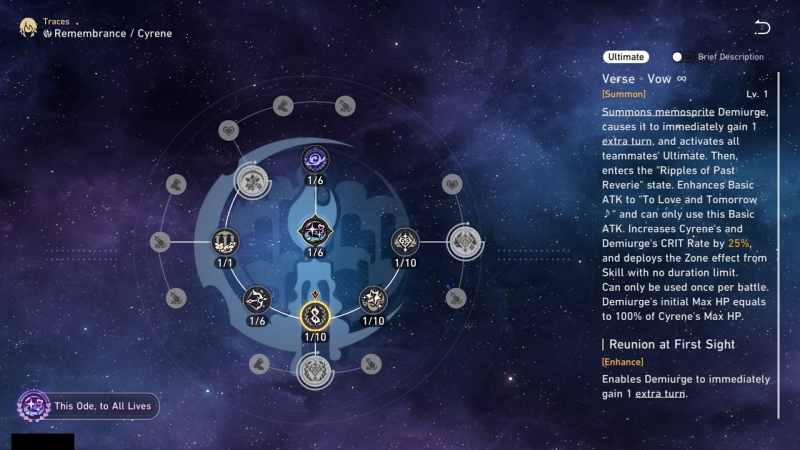
Task: Select the highlighted Ultimate trace node
Action: [315, 317]
